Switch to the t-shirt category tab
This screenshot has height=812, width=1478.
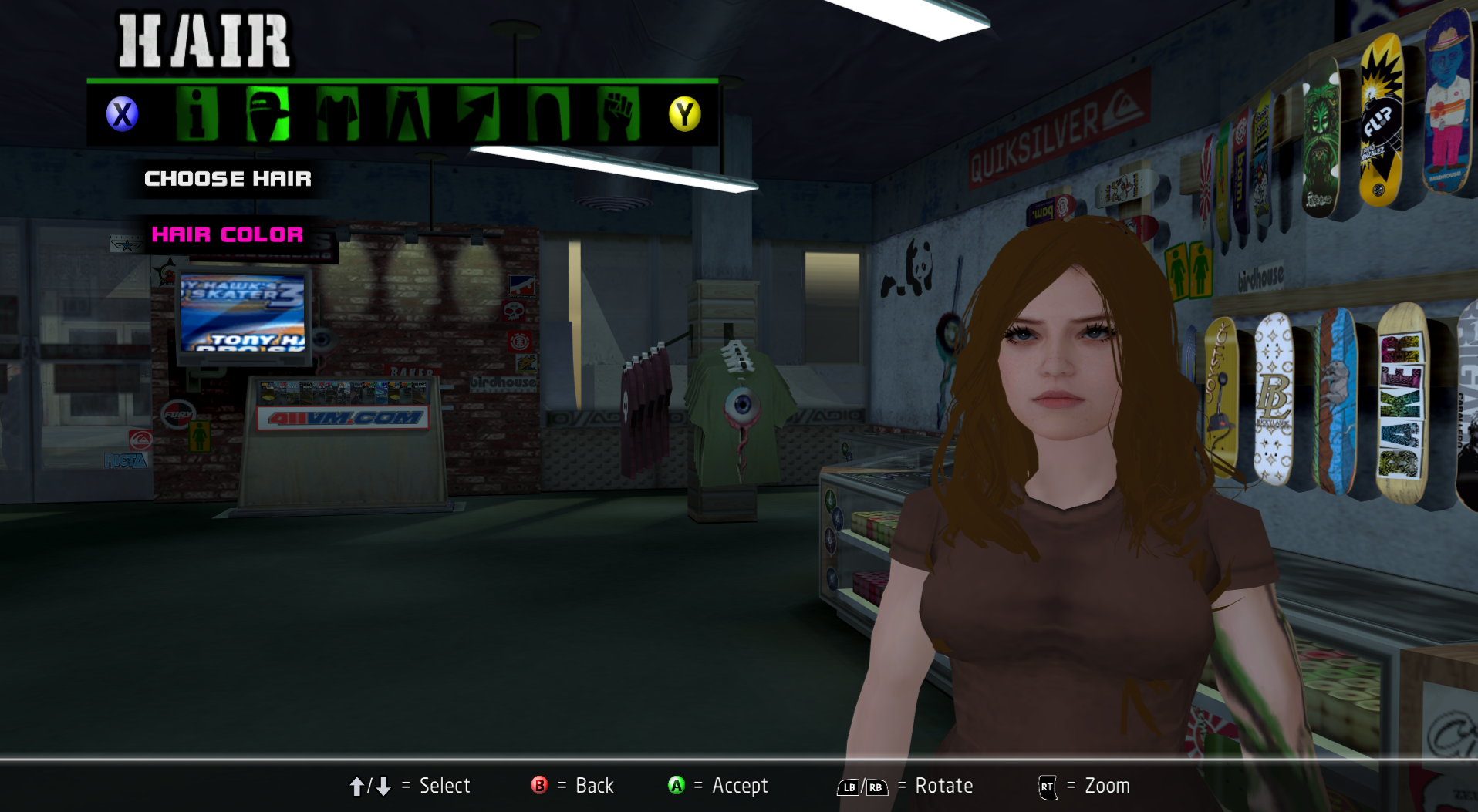click(x=337, y=114)
